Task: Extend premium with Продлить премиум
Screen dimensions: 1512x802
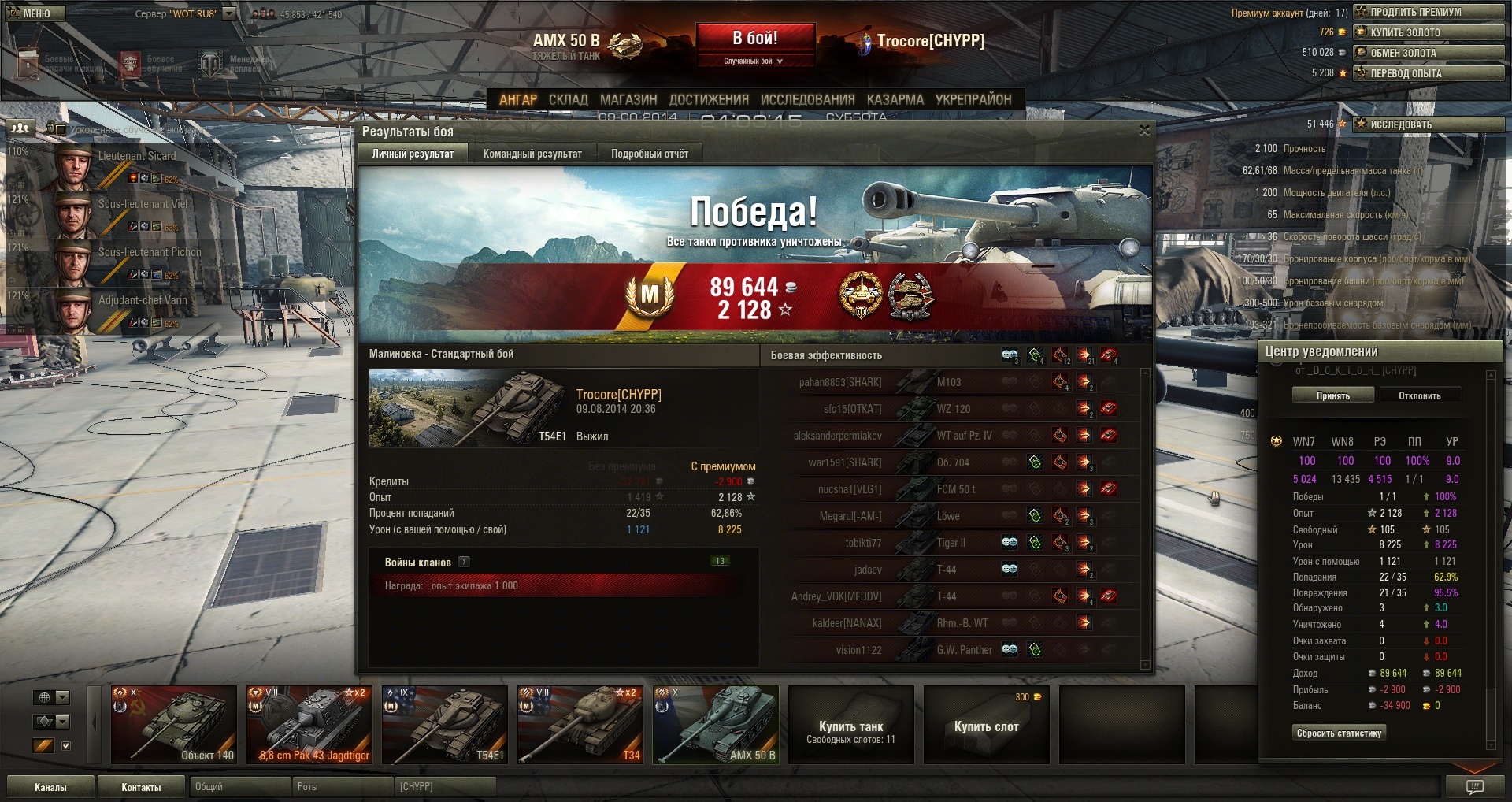Action: coord(1429,12)
